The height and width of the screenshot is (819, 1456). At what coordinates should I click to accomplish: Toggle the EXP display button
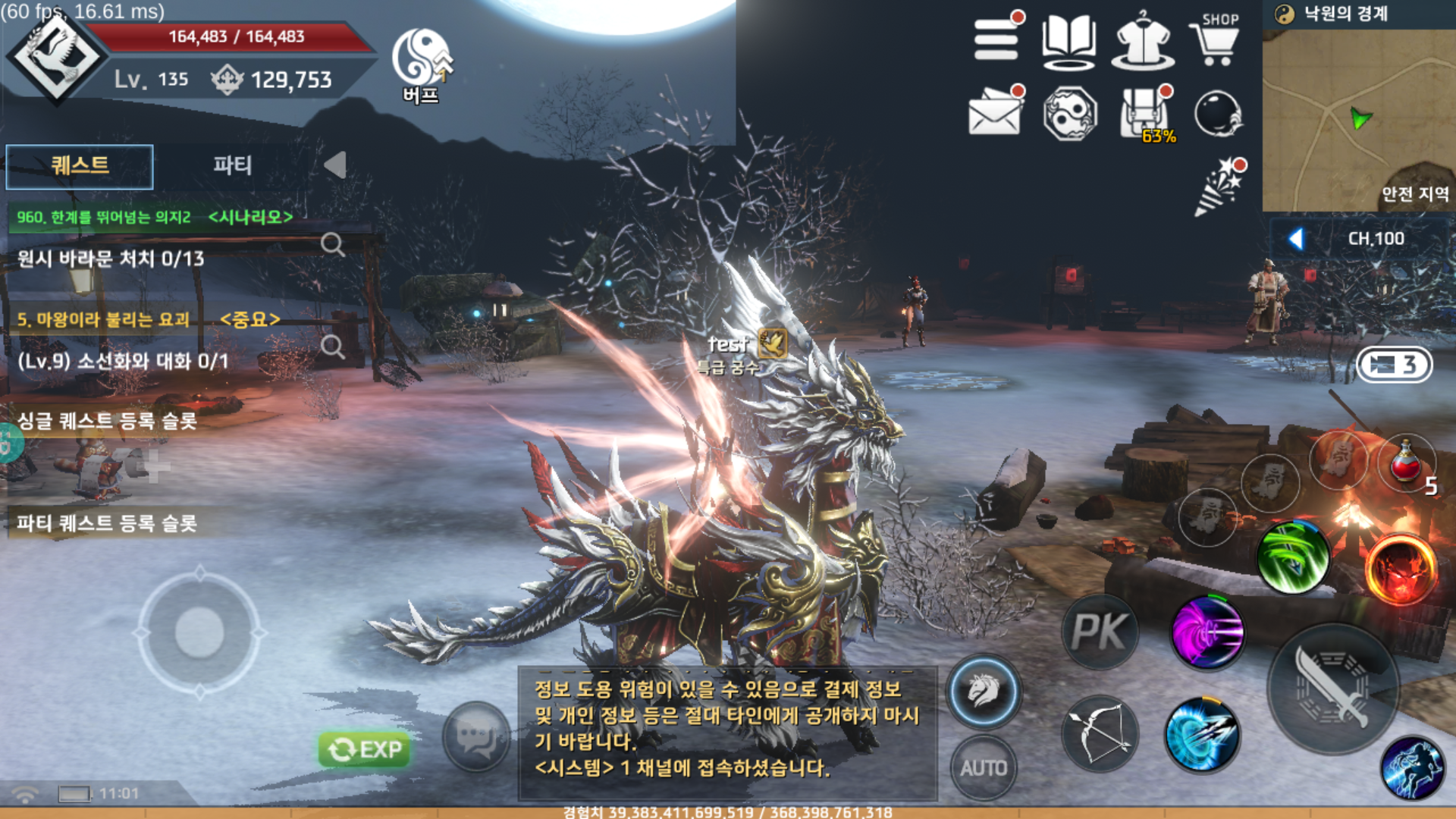(x=365, y=749)
